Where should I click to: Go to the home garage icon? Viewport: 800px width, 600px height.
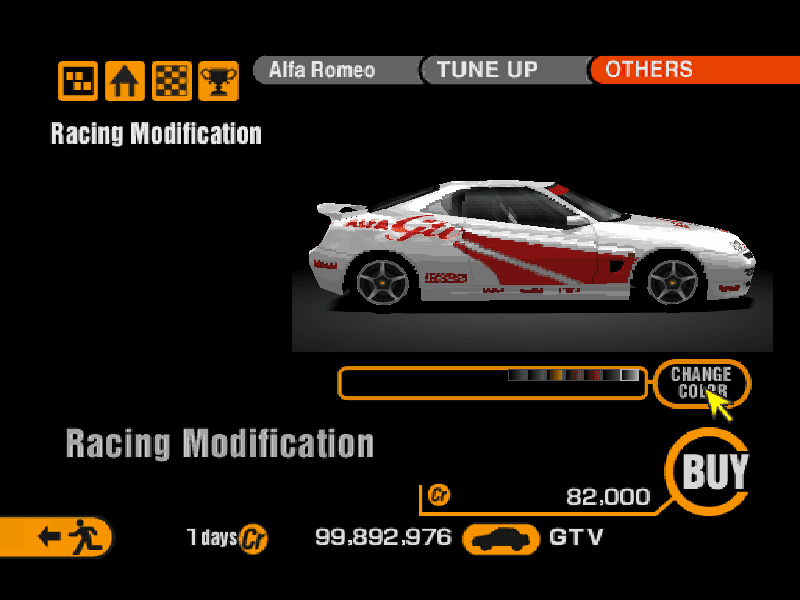tap(125, 81)
